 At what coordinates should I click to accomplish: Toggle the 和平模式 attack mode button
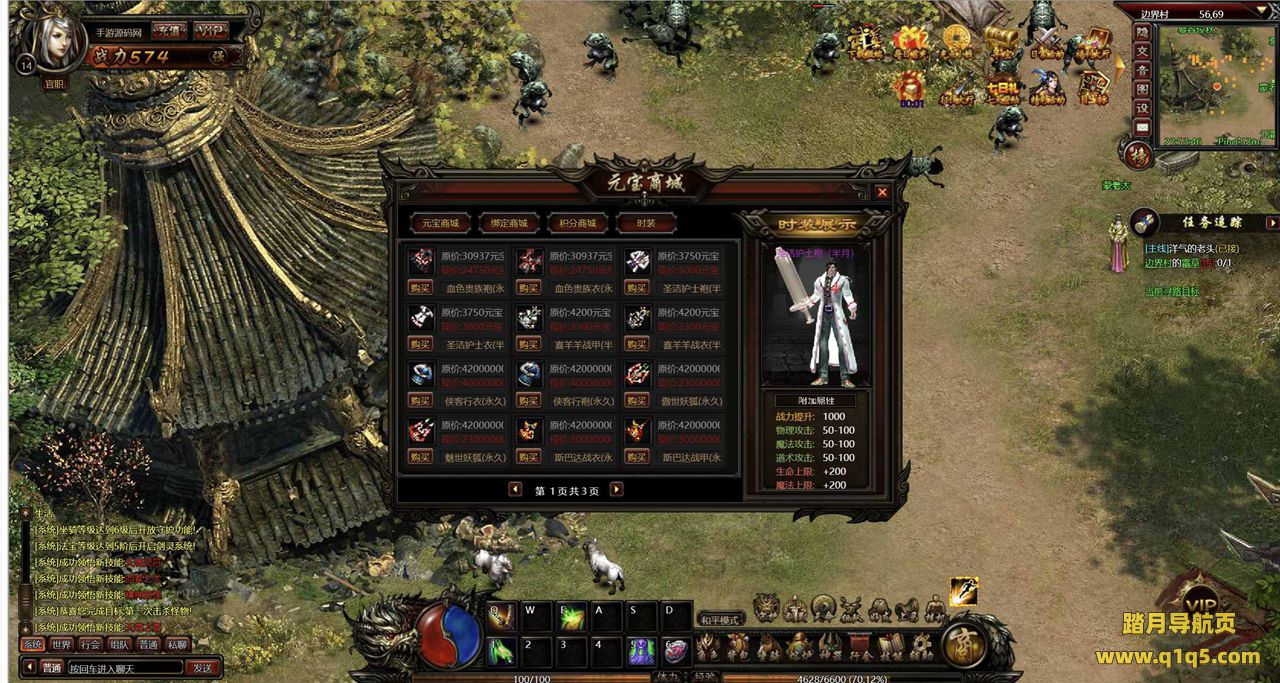(x=721, y=619)
